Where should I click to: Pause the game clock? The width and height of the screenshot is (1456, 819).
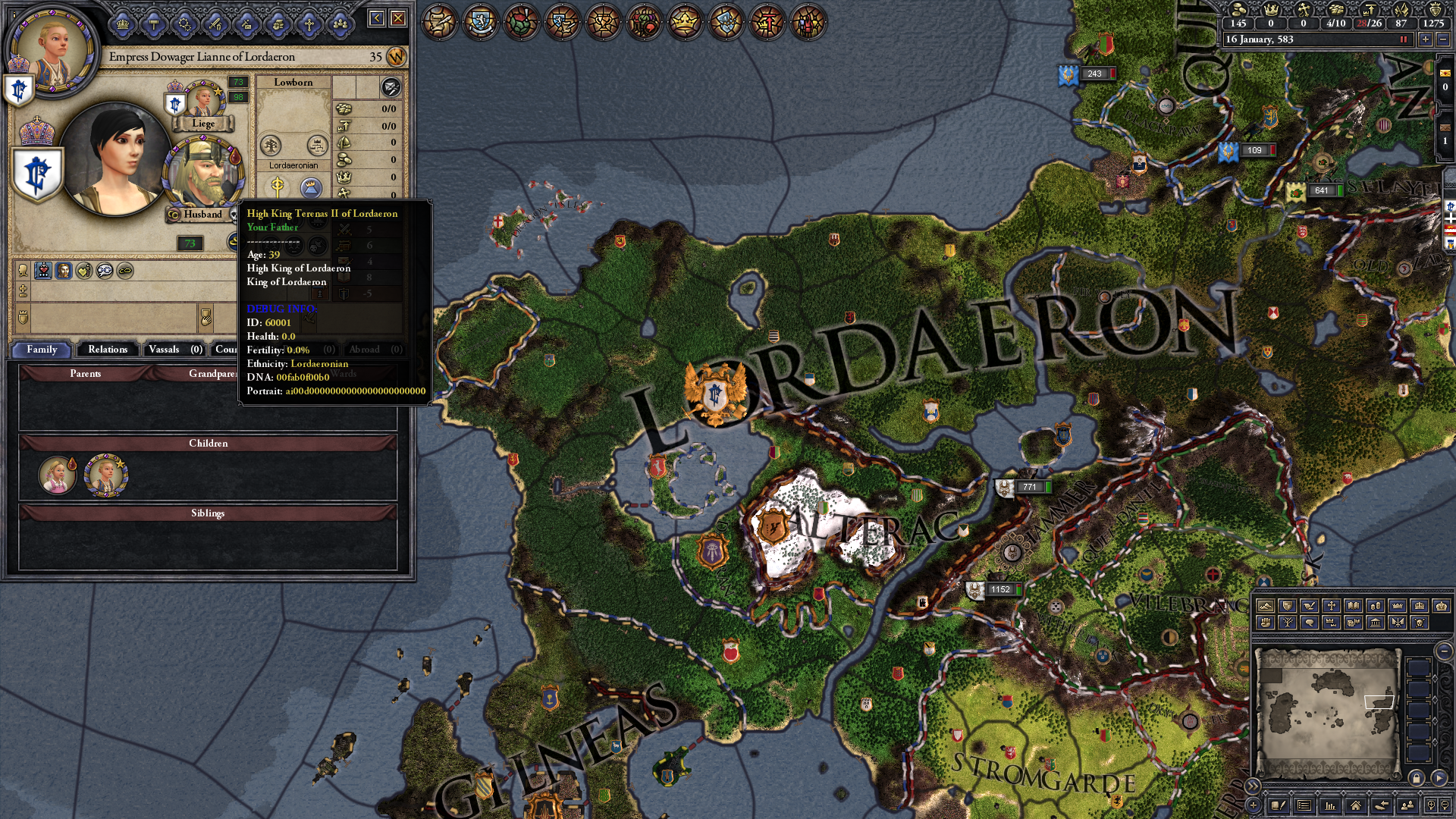(1403, 39)
